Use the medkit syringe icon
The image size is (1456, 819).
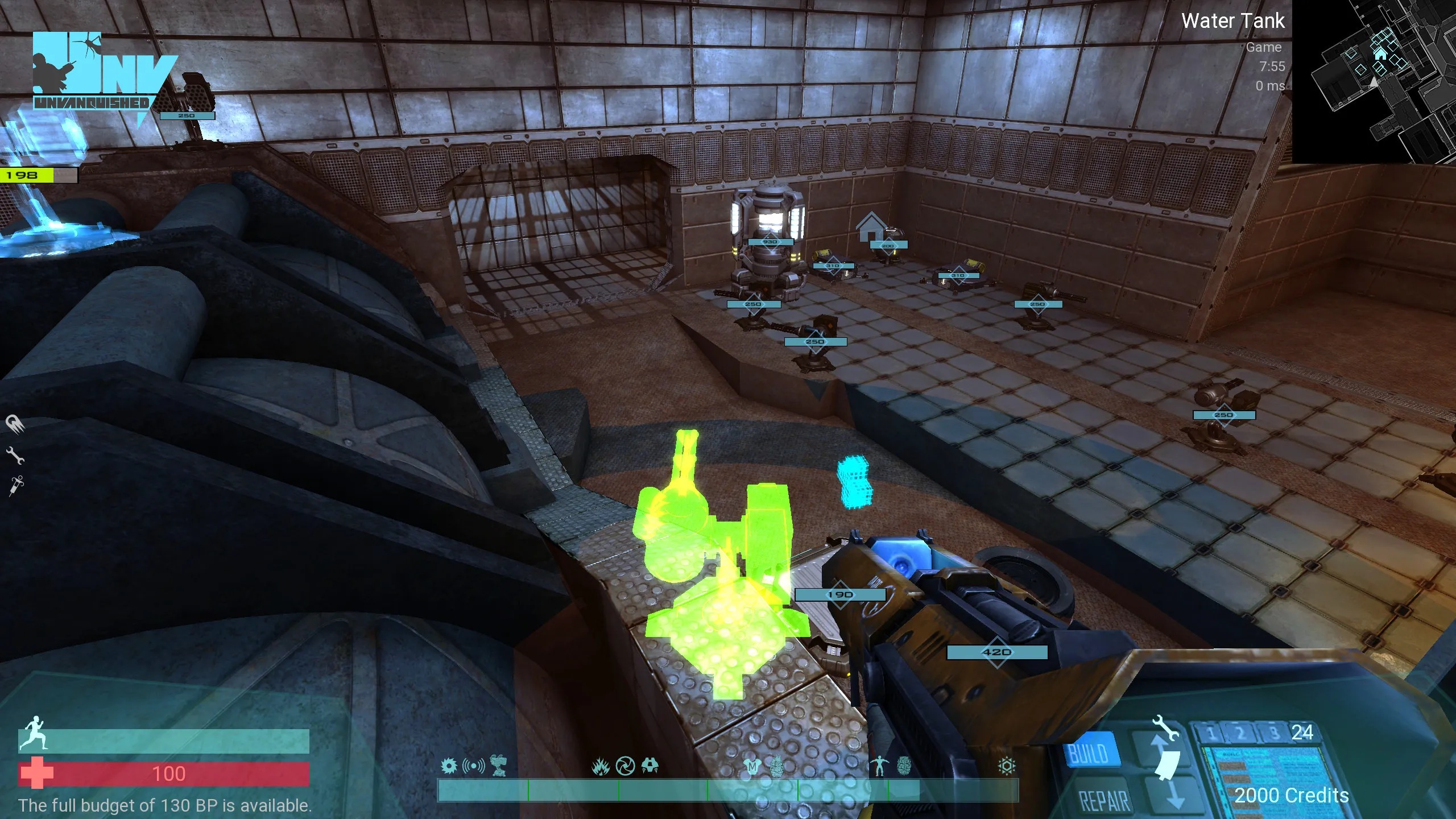click(16, 485)
